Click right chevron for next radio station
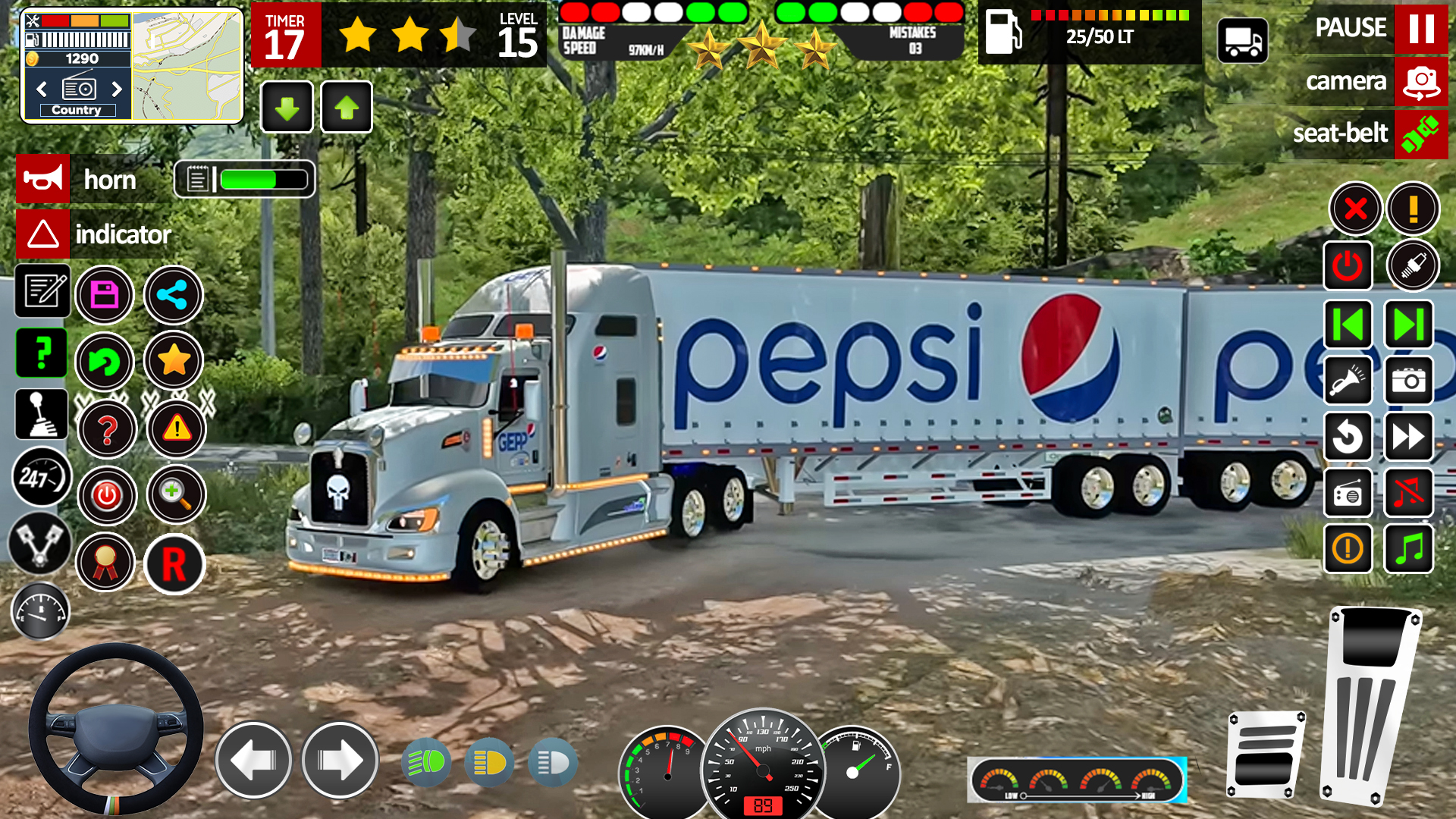This screenshot has width=1456, height=819. [x=115, y=89]
